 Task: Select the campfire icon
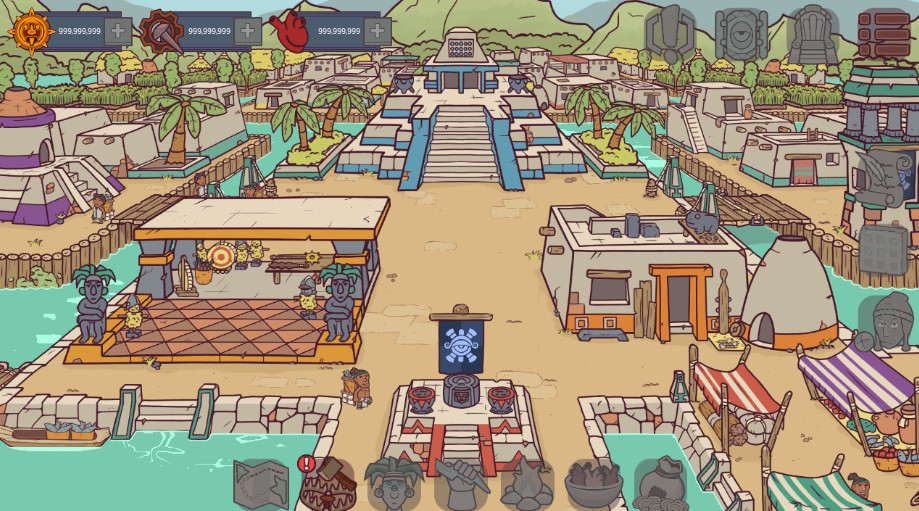point(527,485)
